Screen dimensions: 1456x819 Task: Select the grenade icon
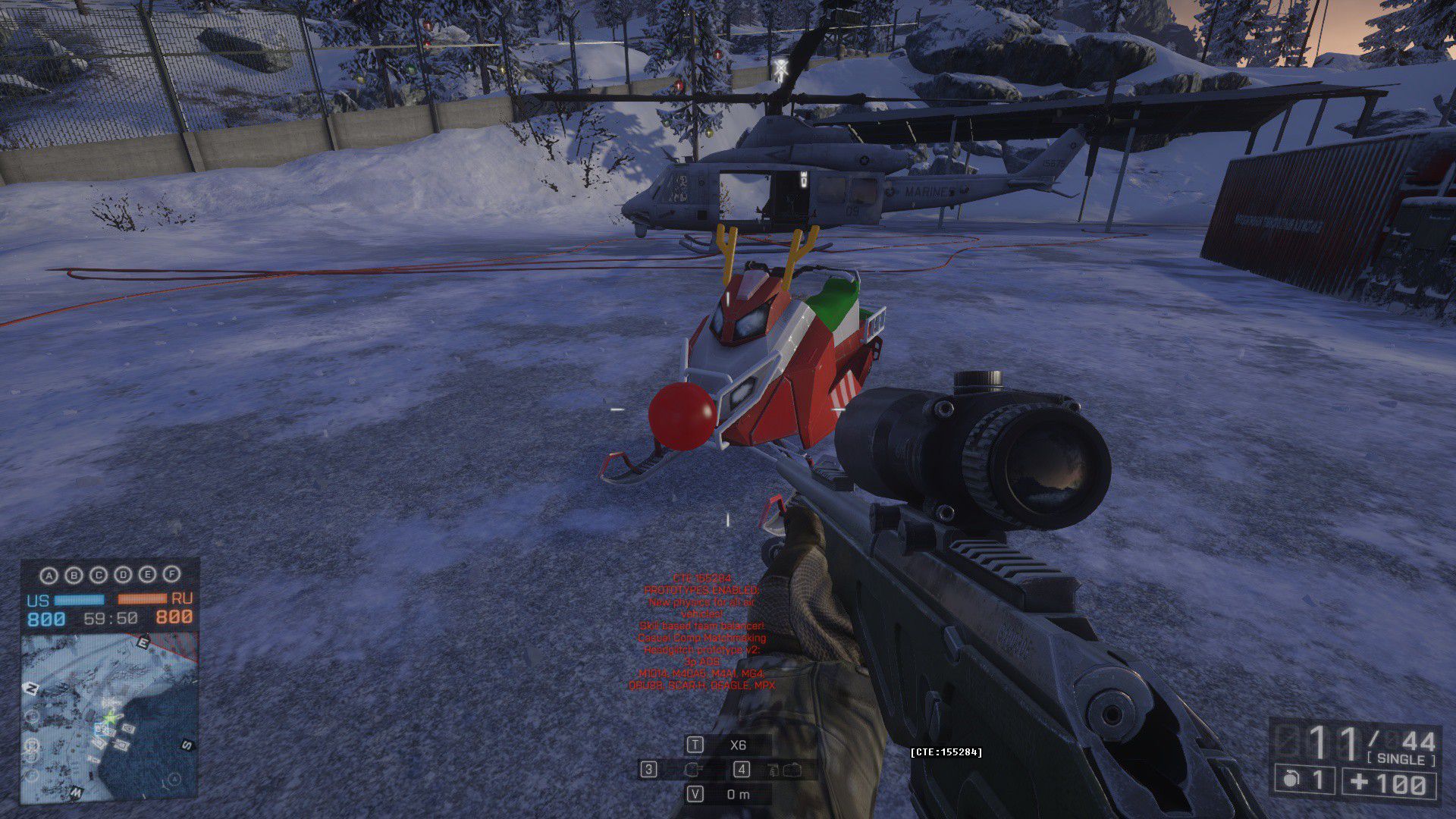[1290, 780]
